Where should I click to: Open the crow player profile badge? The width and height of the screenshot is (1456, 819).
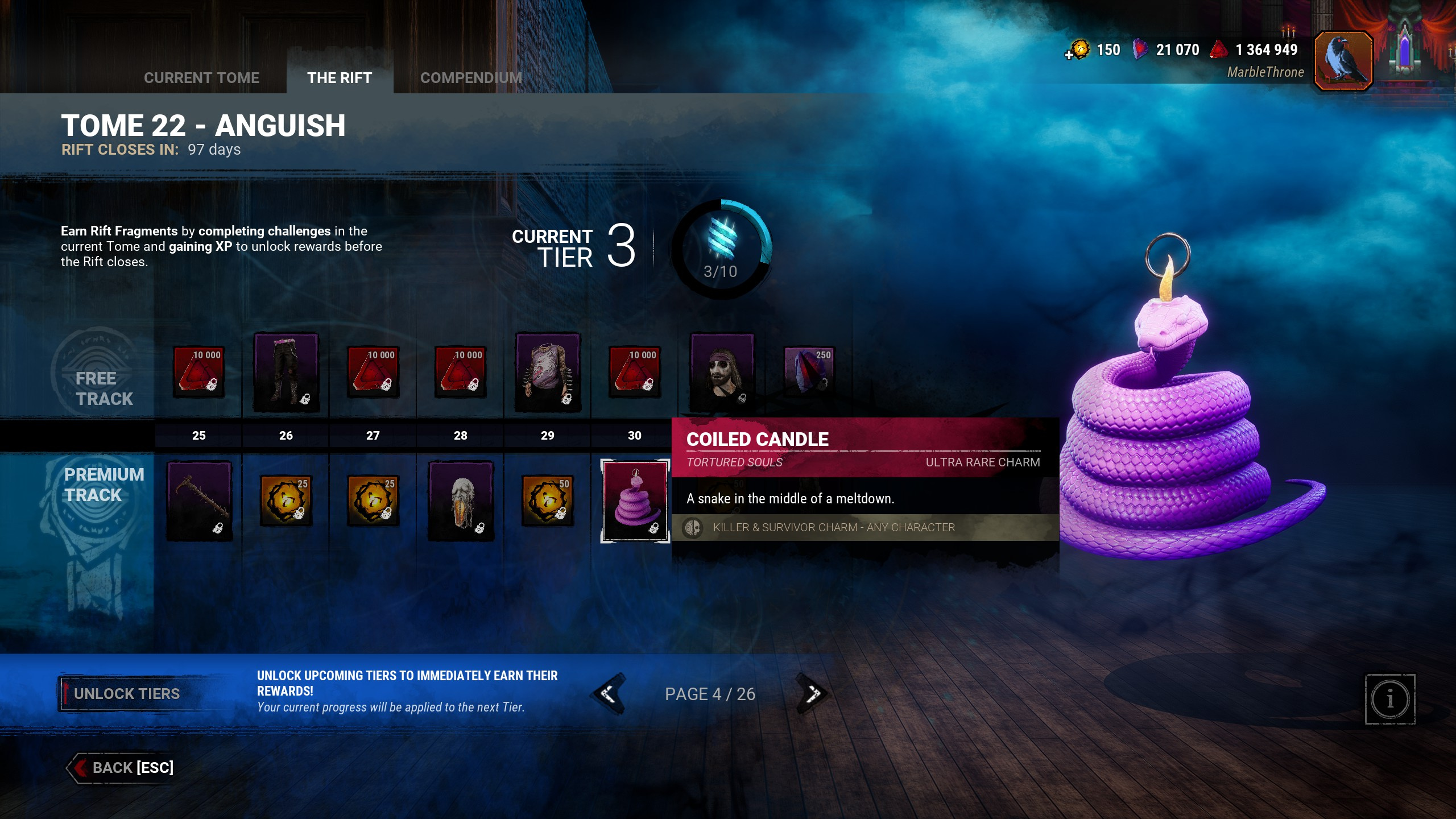tap(1343, 60)
